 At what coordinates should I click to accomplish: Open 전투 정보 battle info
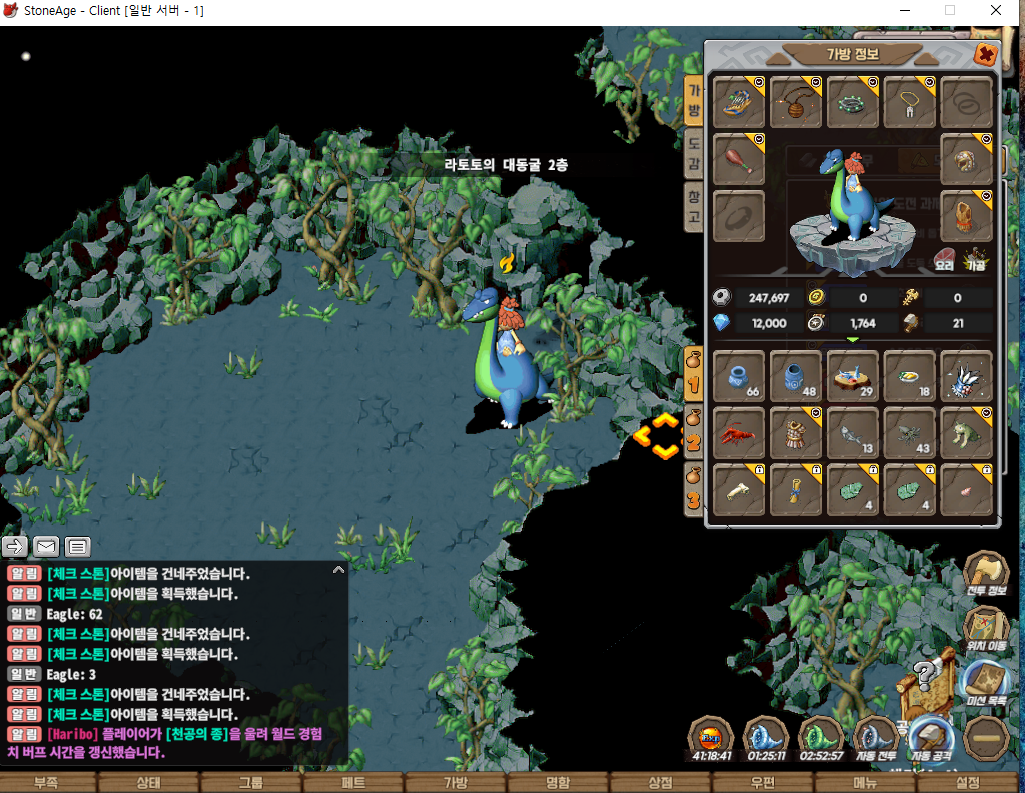(986, 576)
